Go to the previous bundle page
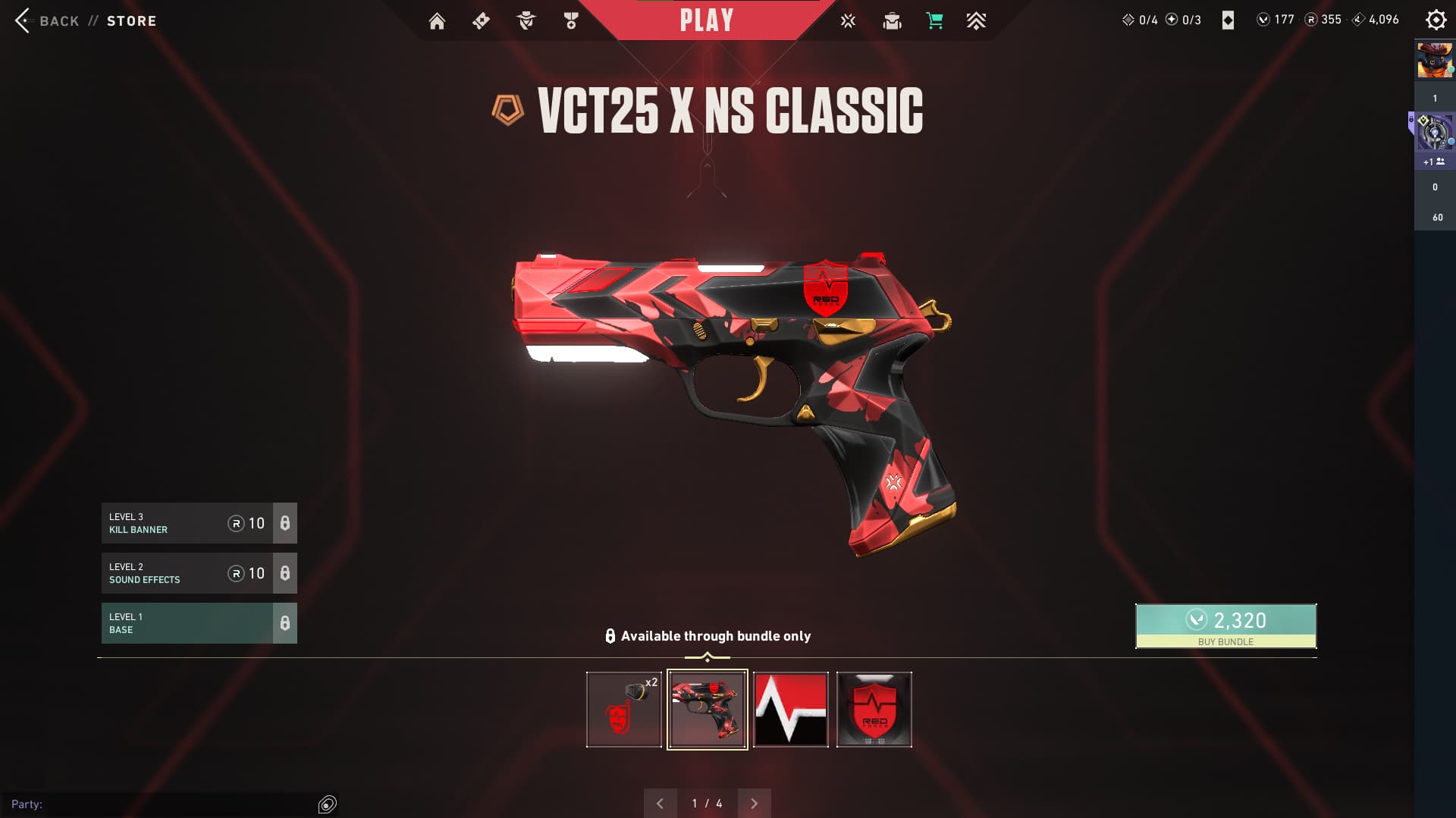 click(660, 804)
